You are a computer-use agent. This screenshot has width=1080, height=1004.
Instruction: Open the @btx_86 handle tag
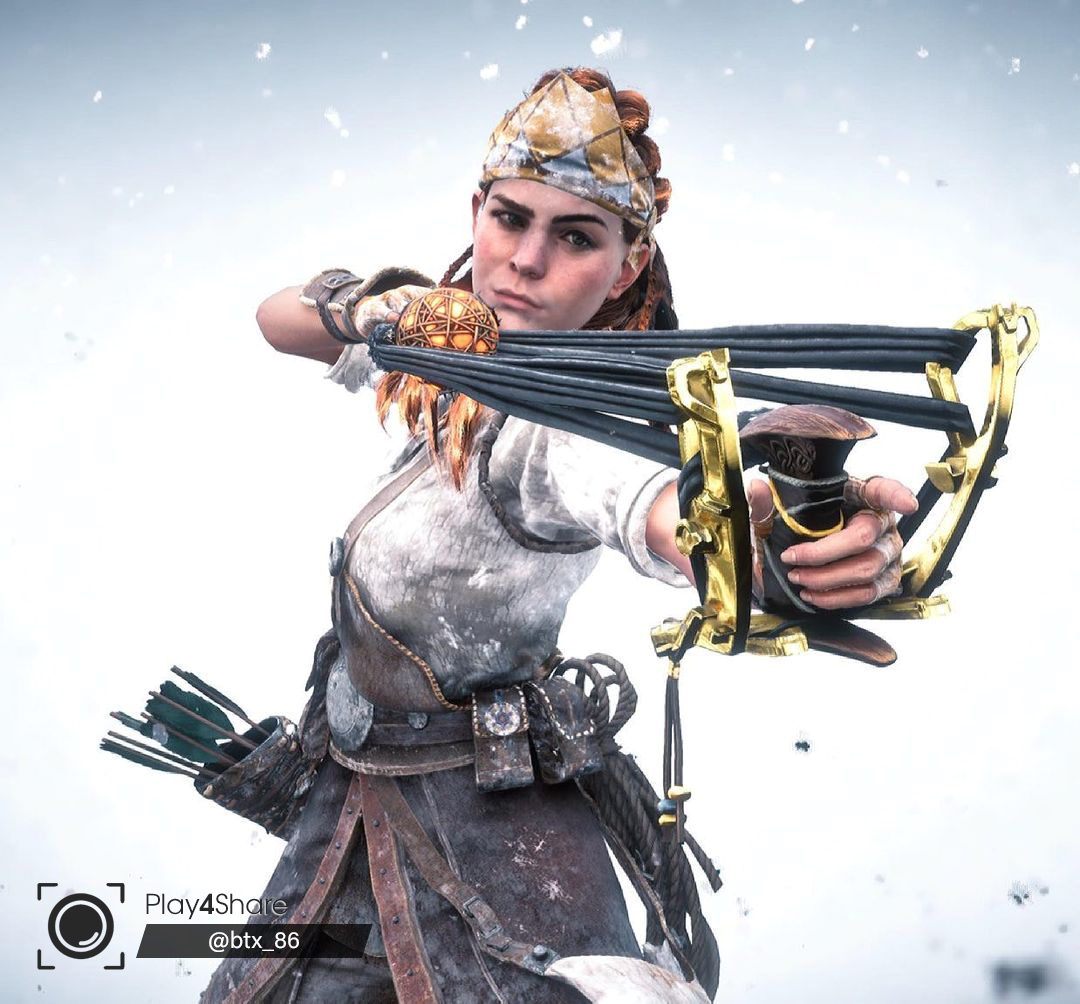click(x=253, y=941)
